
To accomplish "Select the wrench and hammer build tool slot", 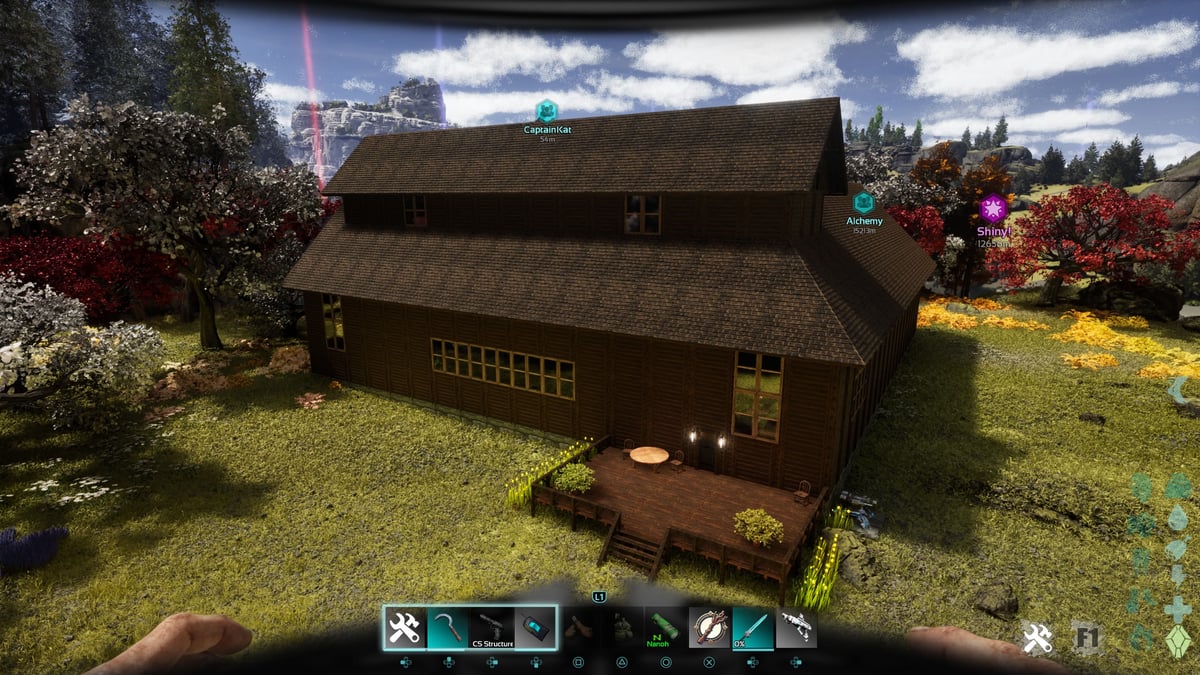I will 405,628.
